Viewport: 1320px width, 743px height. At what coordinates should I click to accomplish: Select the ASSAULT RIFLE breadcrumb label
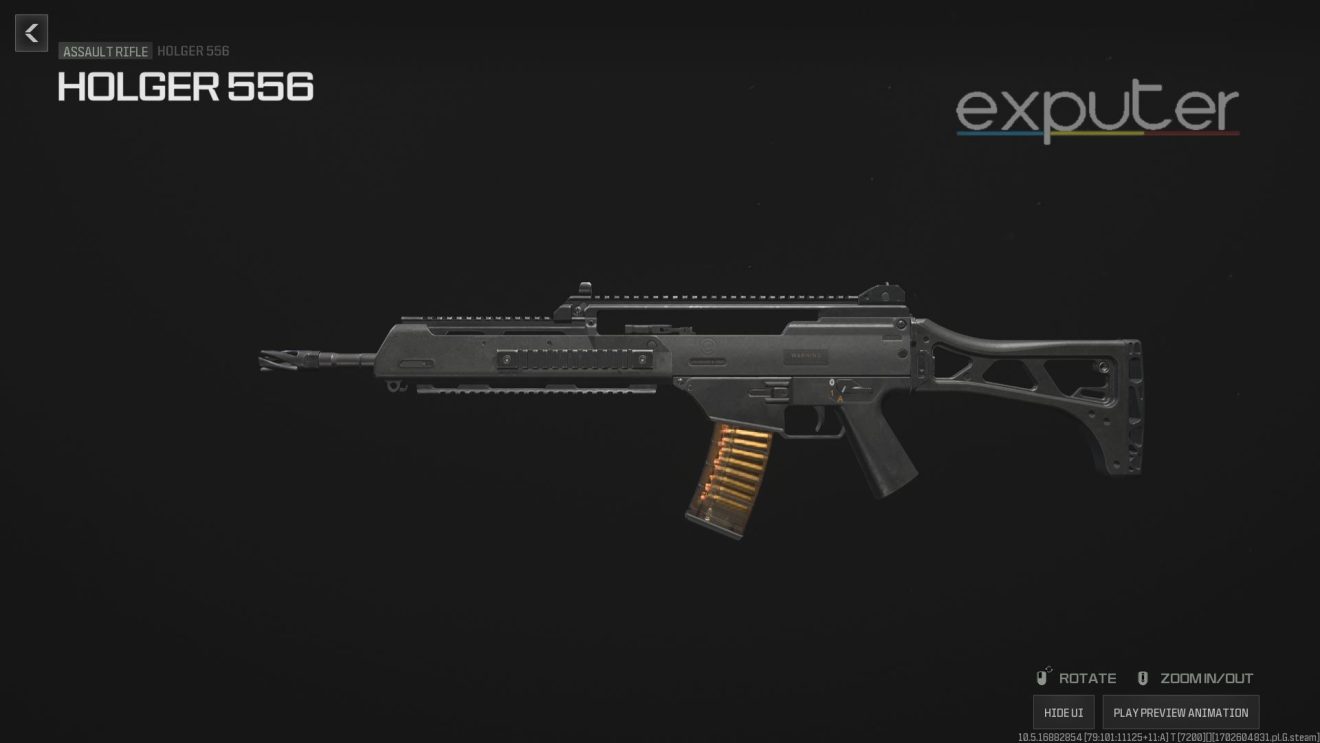click(104, 51)
